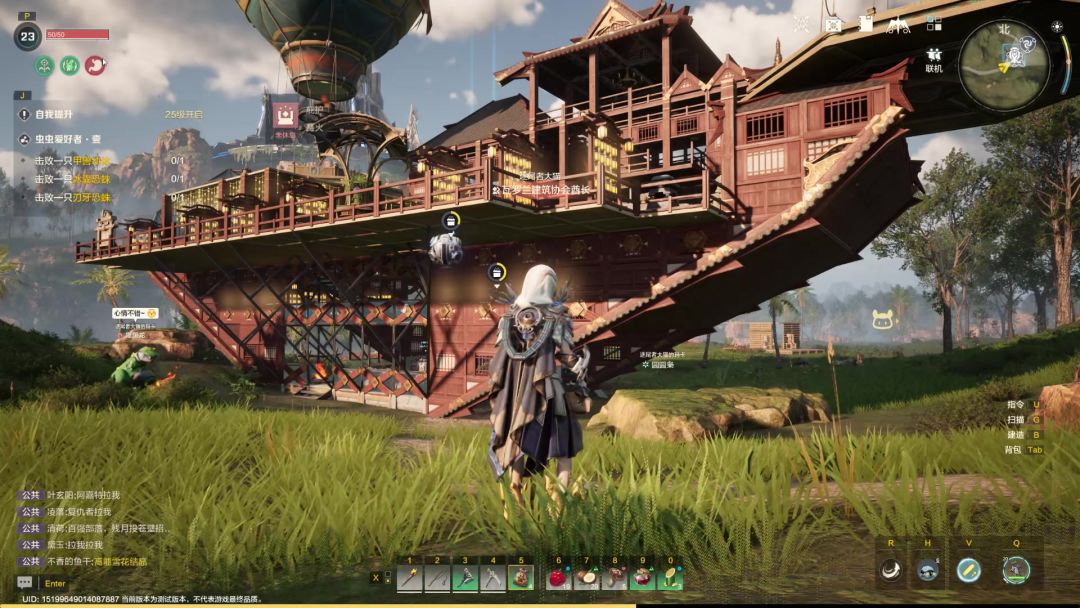Open the 联机 multiplayer menu
The image size is (1080, 608).
(x=934, y=59)
